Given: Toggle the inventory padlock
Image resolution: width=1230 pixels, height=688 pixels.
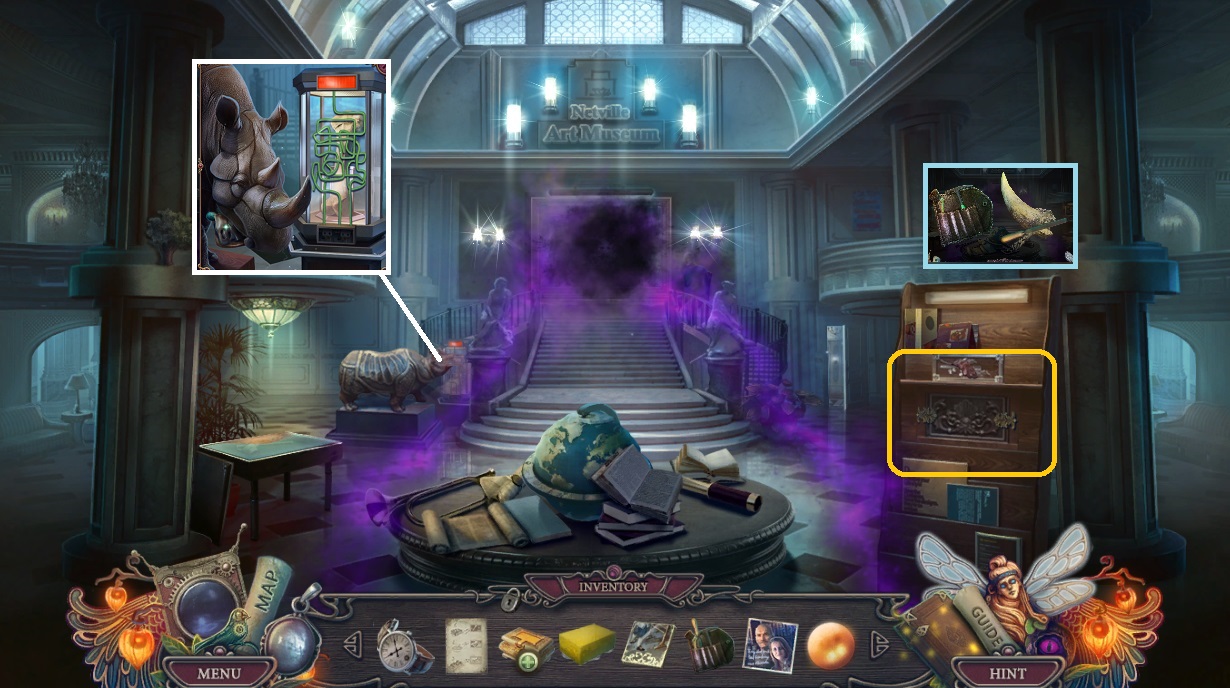Looking at the screenshot, I should tap(512, 600).
